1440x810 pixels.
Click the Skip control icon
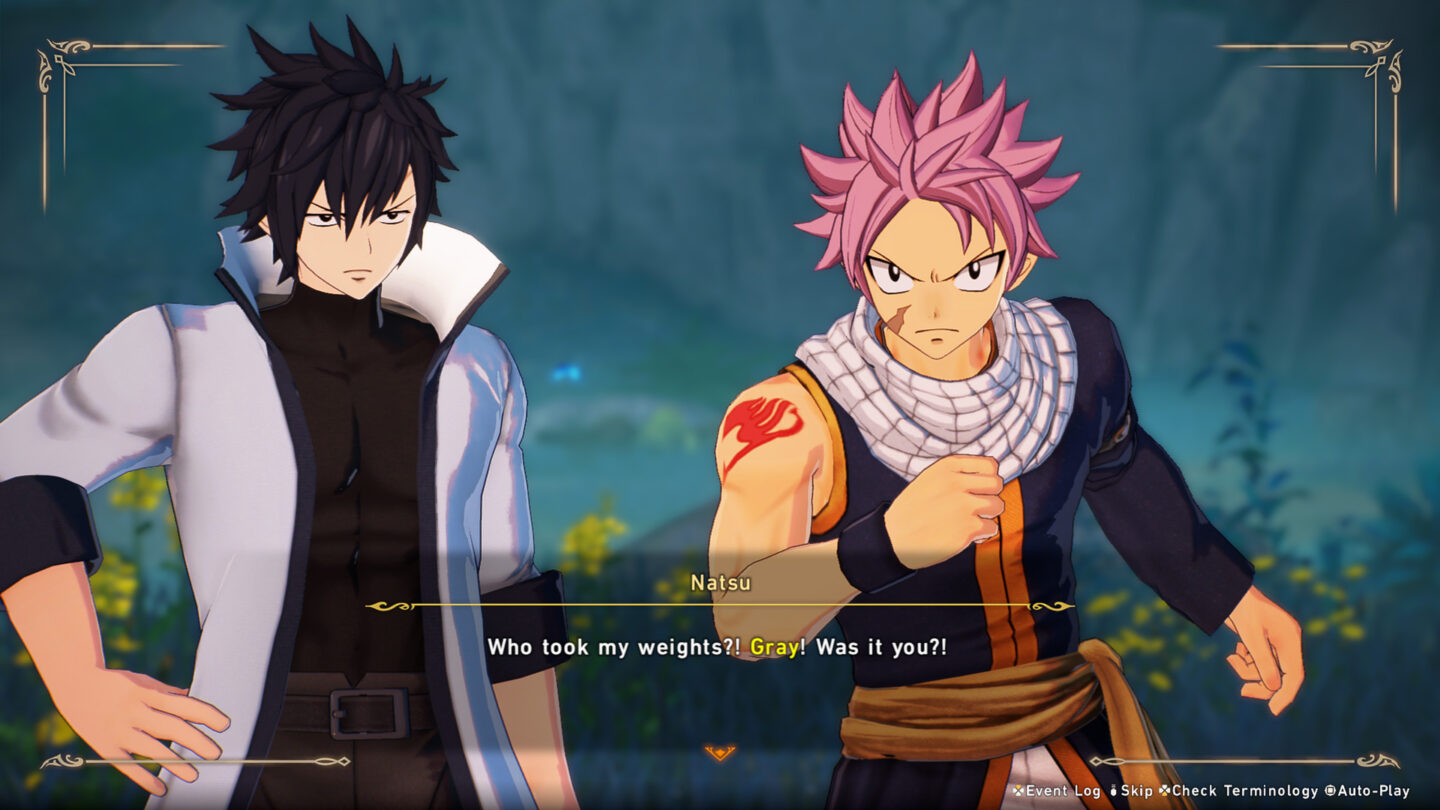[x=1113, y=789]
